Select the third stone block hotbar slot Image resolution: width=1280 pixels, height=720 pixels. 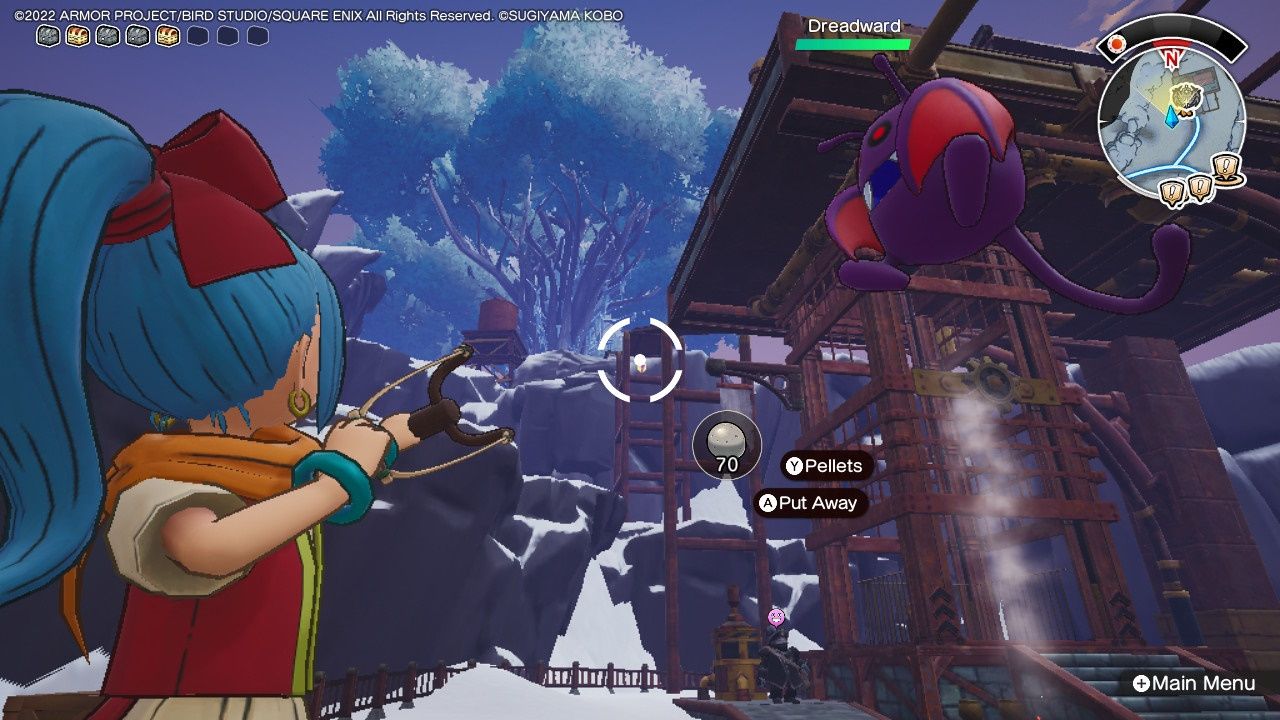pyautogui.click(x=137, y=37)
